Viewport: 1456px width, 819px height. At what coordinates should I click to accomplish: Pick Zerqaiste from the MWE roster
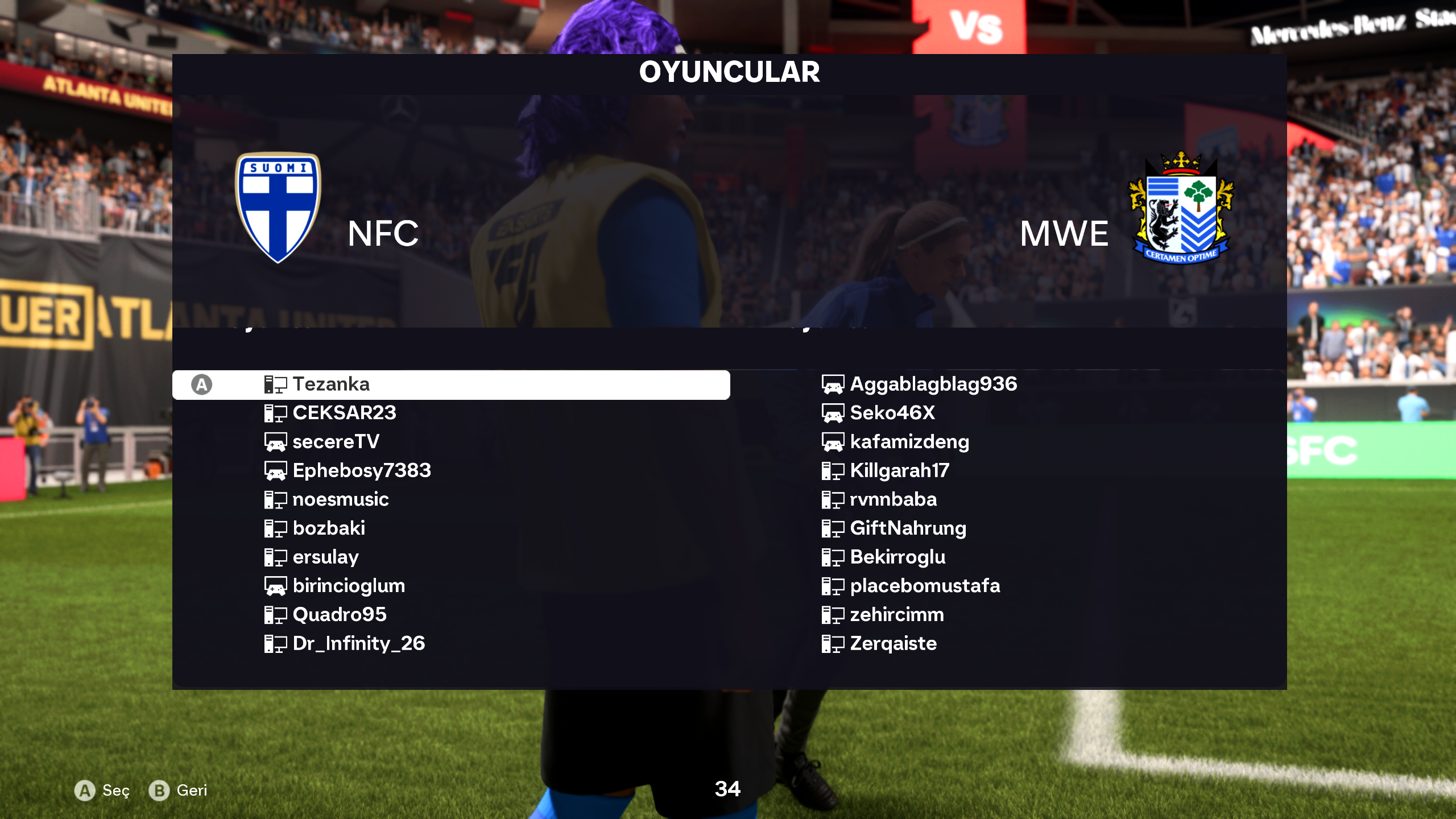(x=893, y=643)
